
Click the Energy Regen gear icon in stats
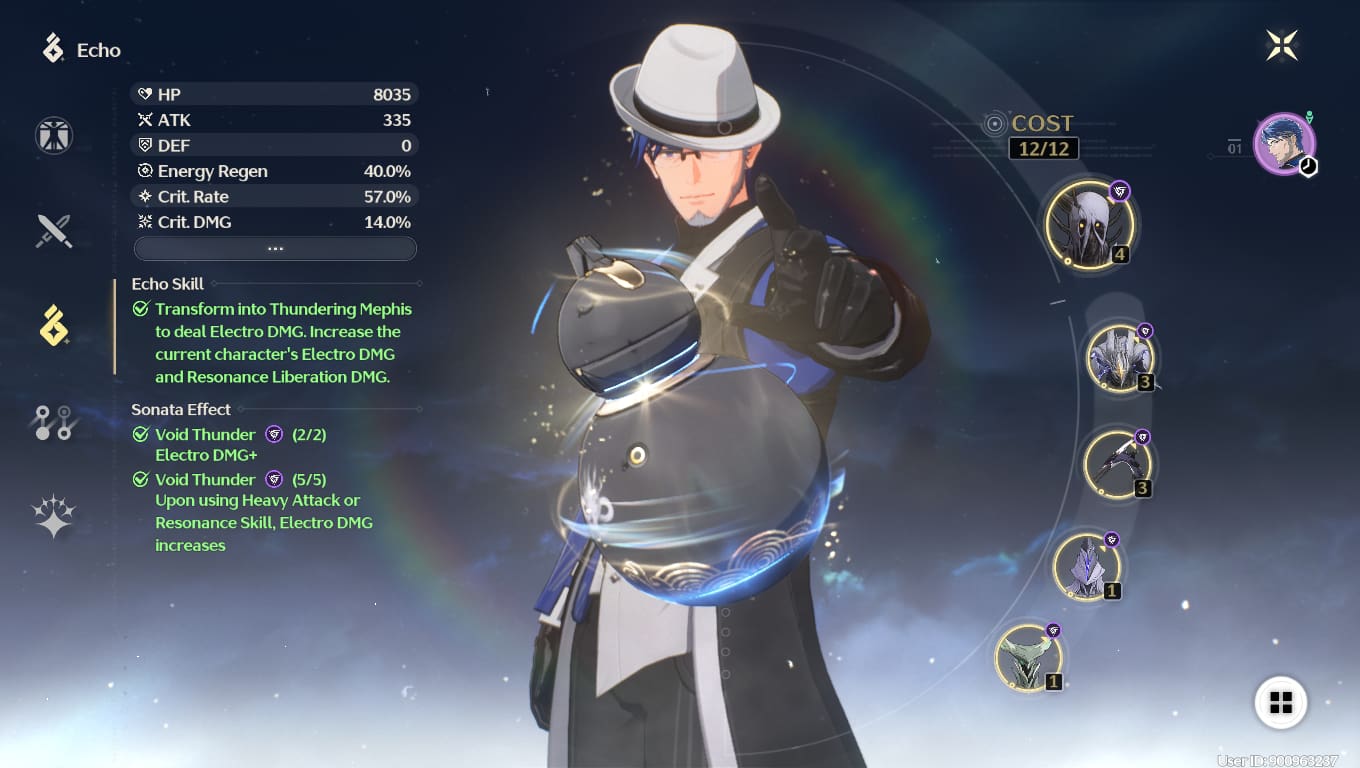(x=143, y=170)
